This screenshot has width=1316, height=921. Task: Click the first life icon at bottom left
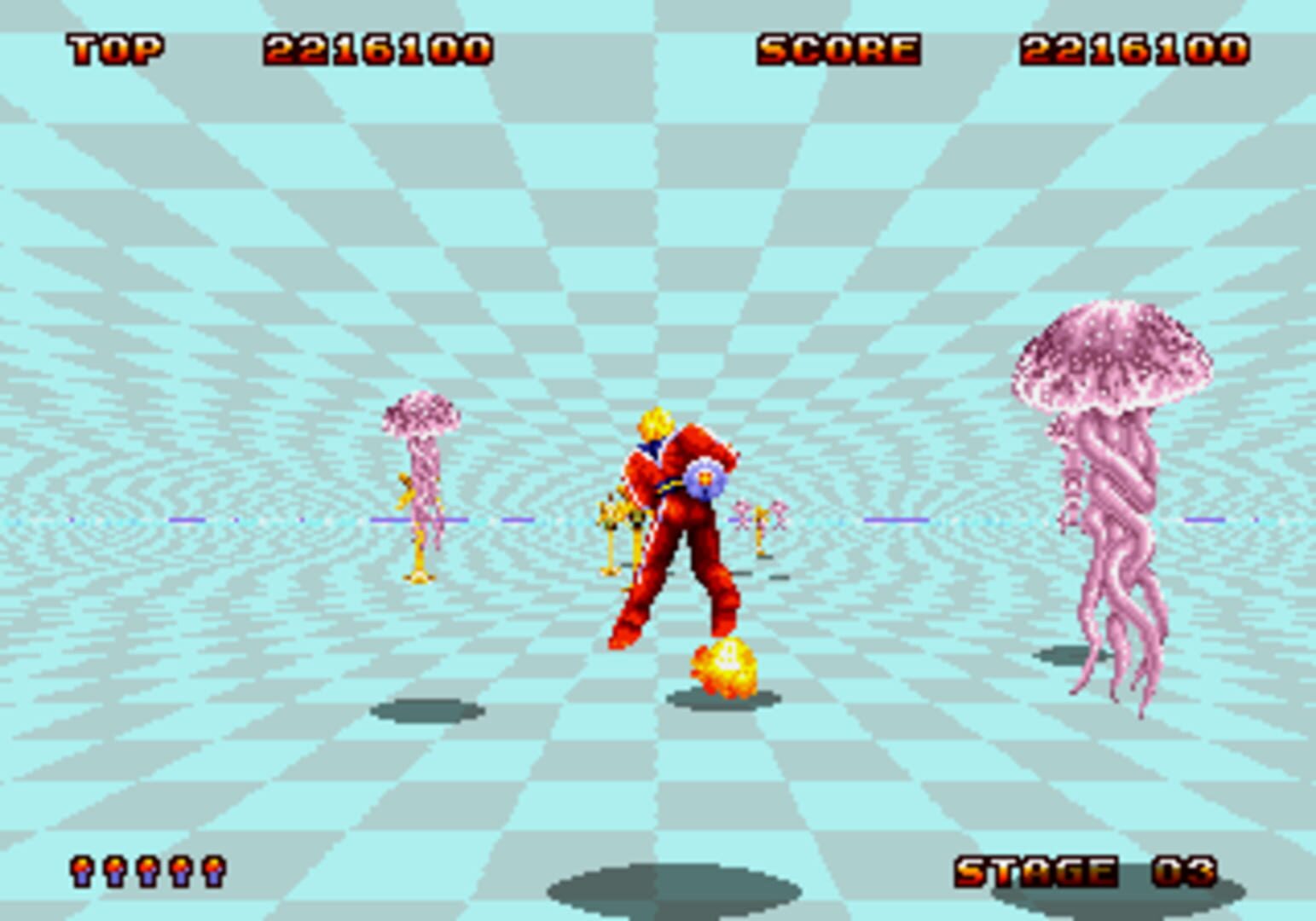point(82,871)
